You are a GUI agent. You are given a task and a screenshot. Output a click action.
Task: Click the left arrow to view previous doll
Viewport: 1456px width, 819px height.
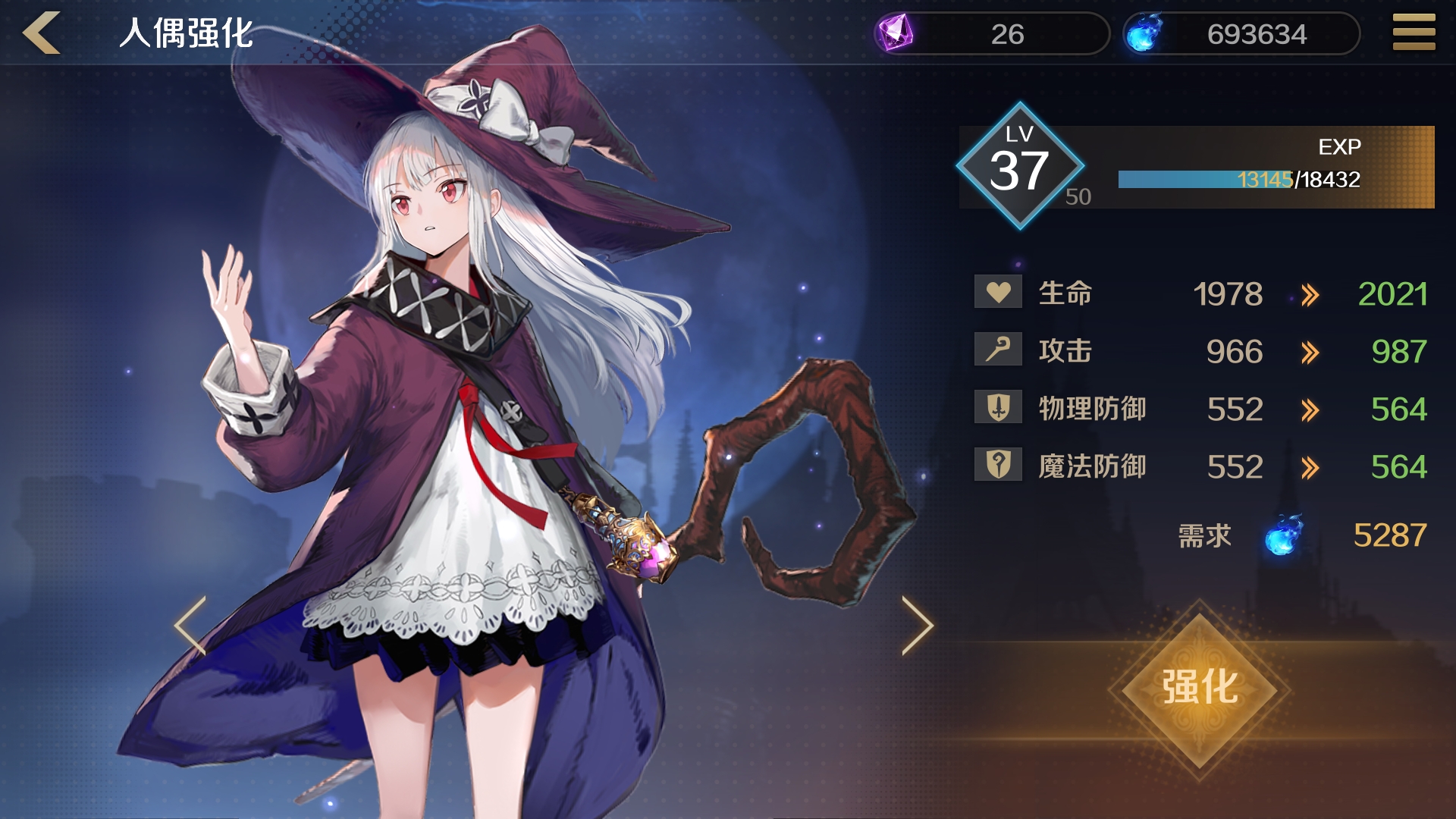[x=192, y=626]
